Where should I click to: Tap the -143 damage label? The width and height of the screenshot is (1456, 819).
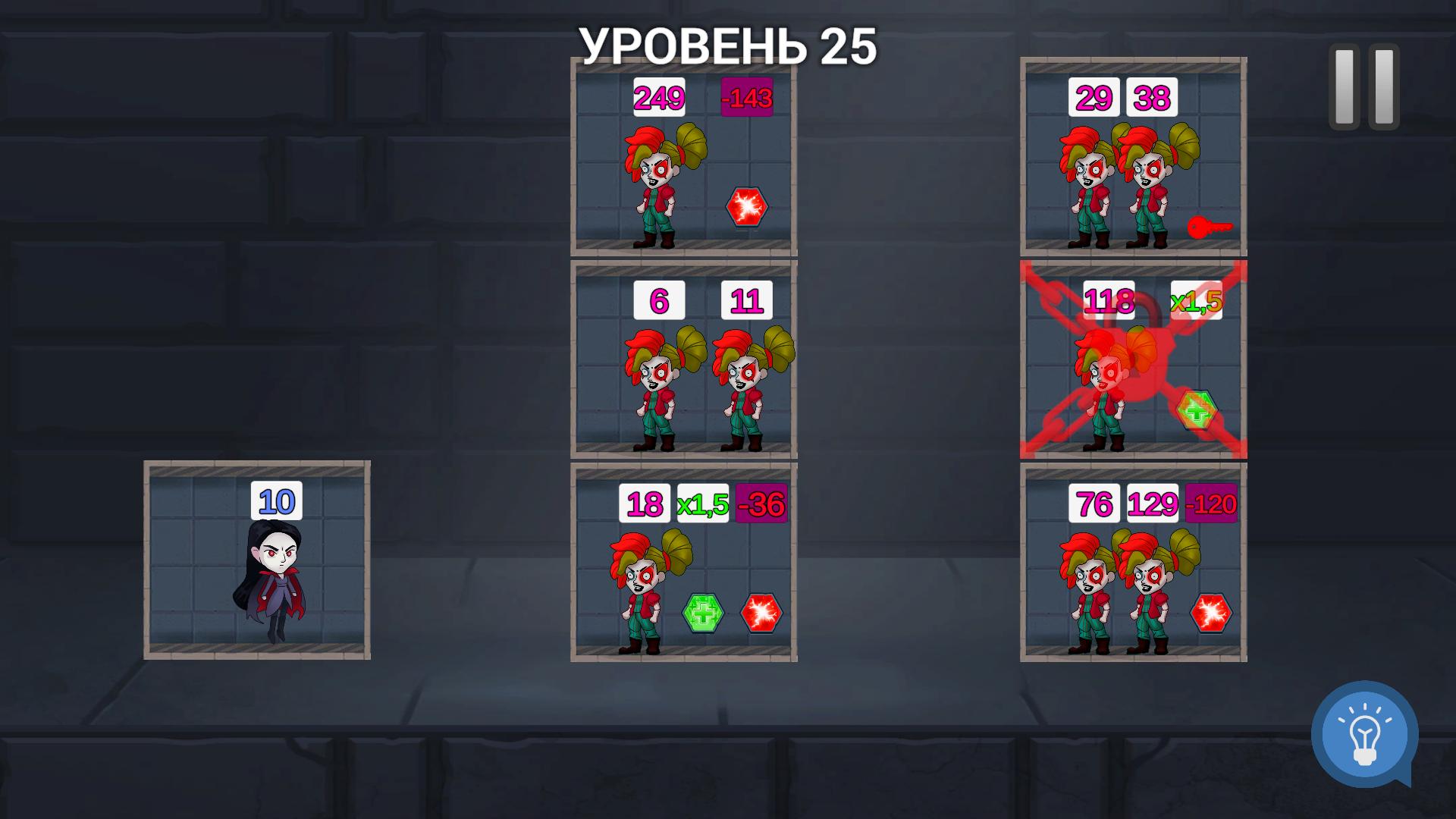coord(746,96)
